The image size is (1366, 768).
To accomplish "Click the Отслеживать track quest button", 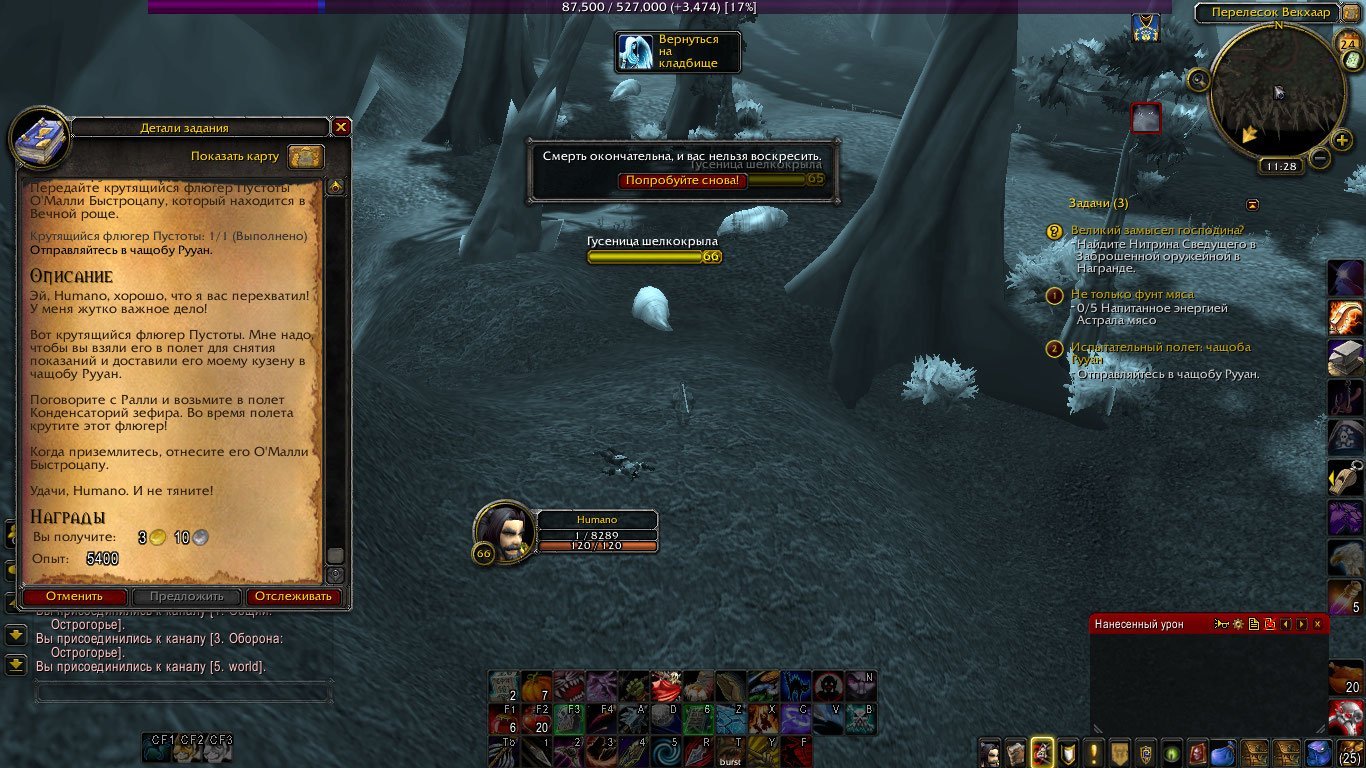I will click(293, 596).
